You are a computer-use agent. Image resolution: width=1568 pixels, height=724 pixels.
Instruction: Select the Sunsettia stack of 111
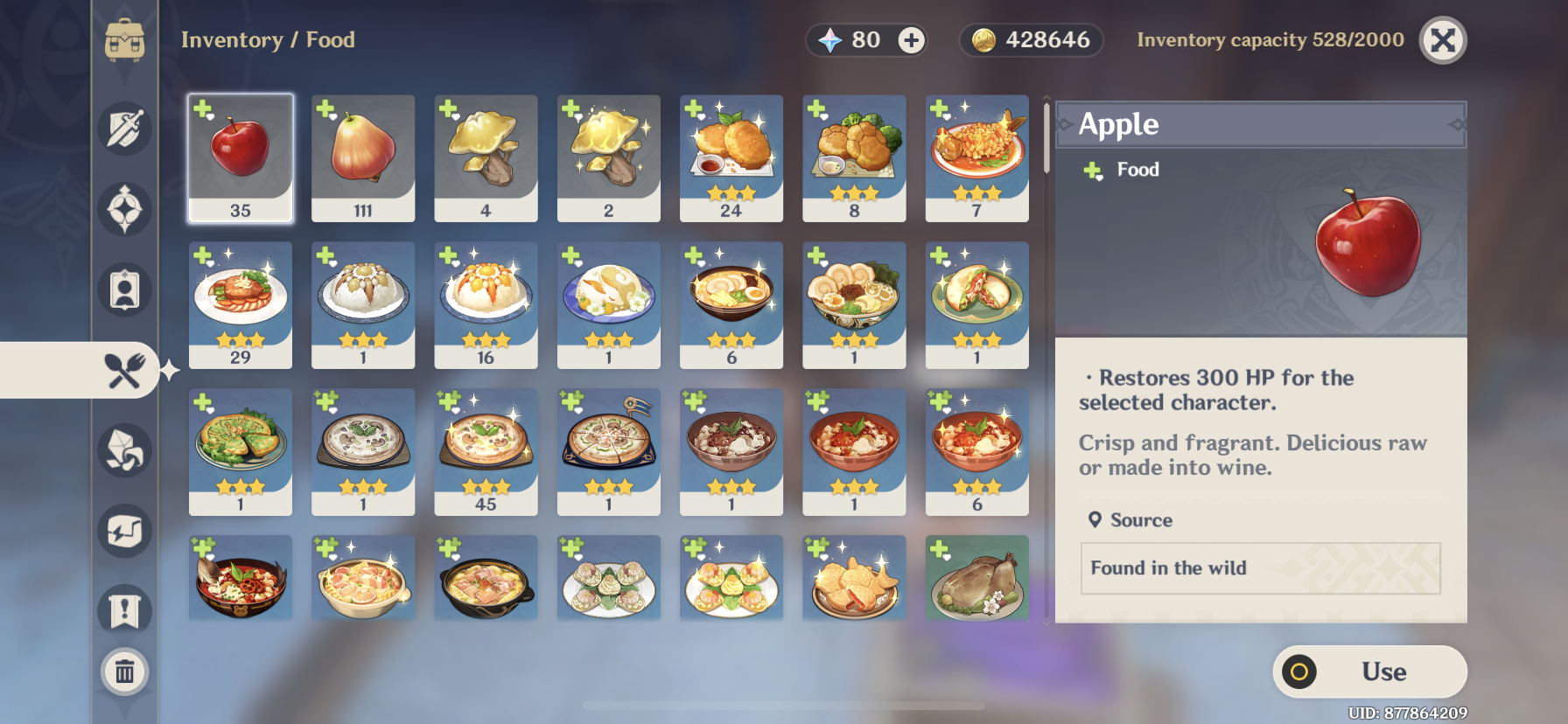pos(362,158)
